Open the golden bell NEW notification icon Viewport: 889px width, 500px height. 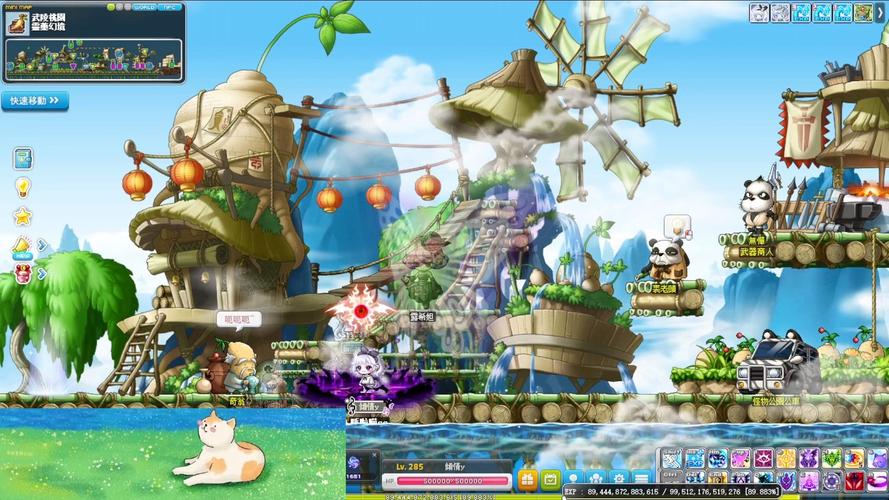22,245
